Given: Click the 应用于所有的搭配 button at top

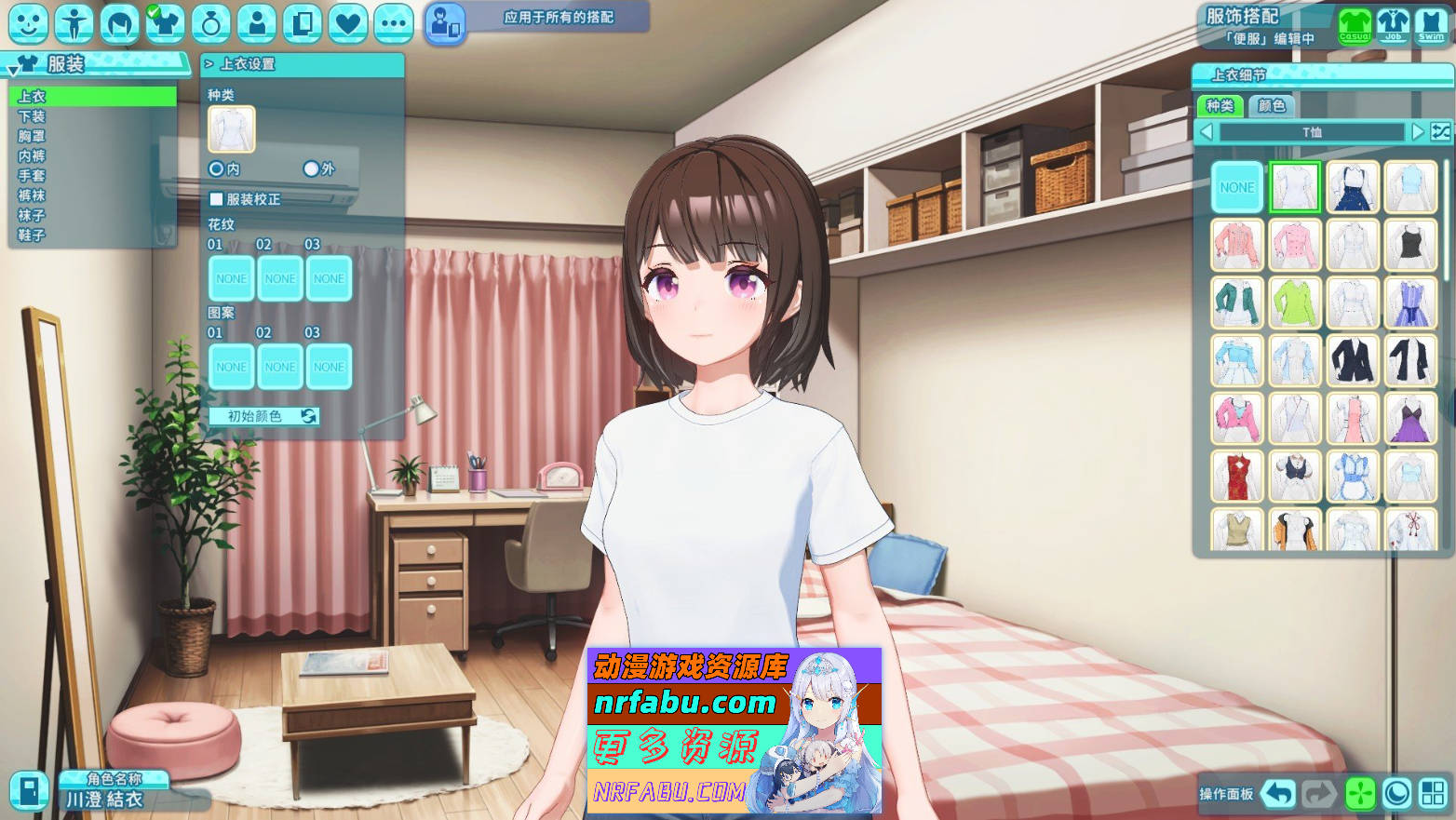Looking at the screenshot, I should click(x=557, y=17).
